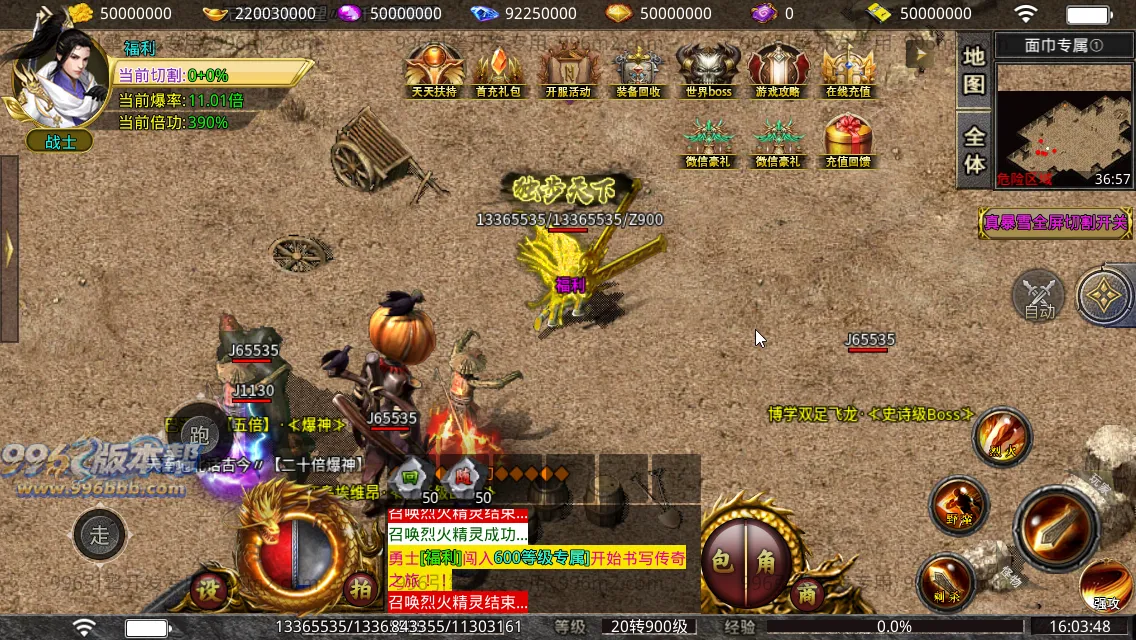Viewport: 1136px width, 640px height.
Task: Open the 在线充值 online recharge icon
Action: coord(848,68)
